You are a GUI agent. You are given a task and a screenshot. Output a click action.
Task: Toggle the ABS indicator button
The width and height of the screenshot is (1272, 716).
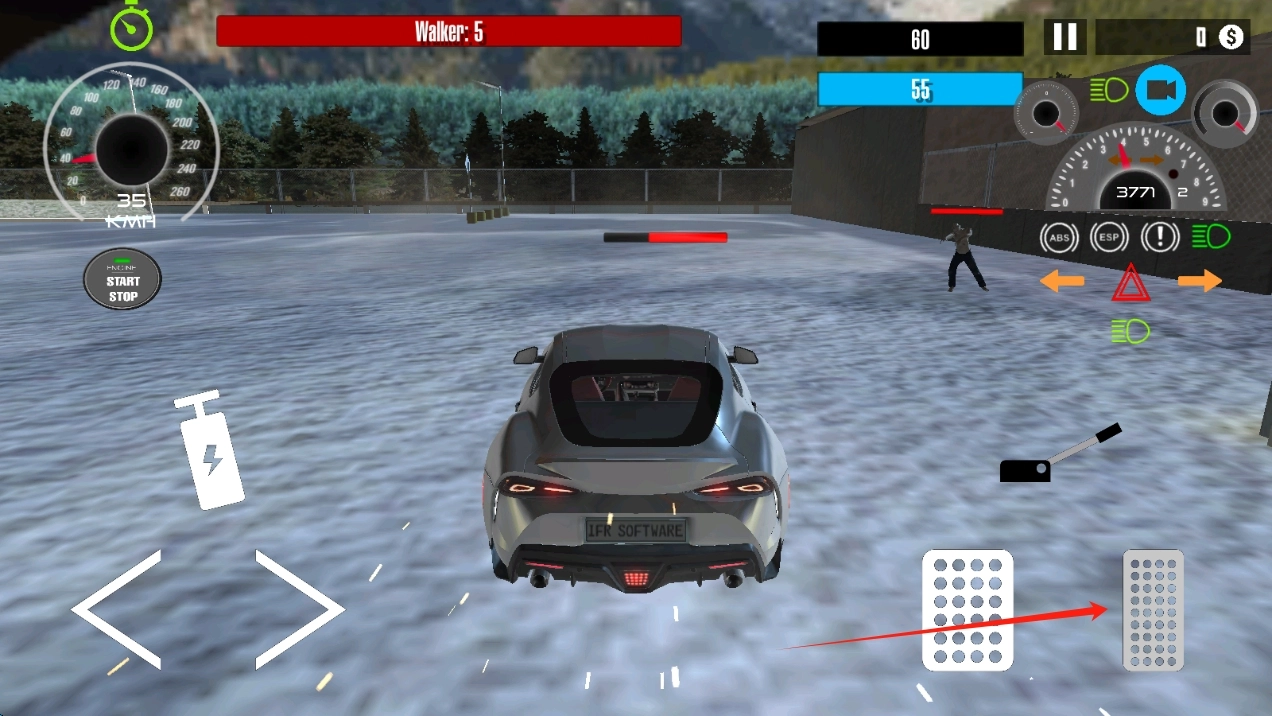[1058, 237]
